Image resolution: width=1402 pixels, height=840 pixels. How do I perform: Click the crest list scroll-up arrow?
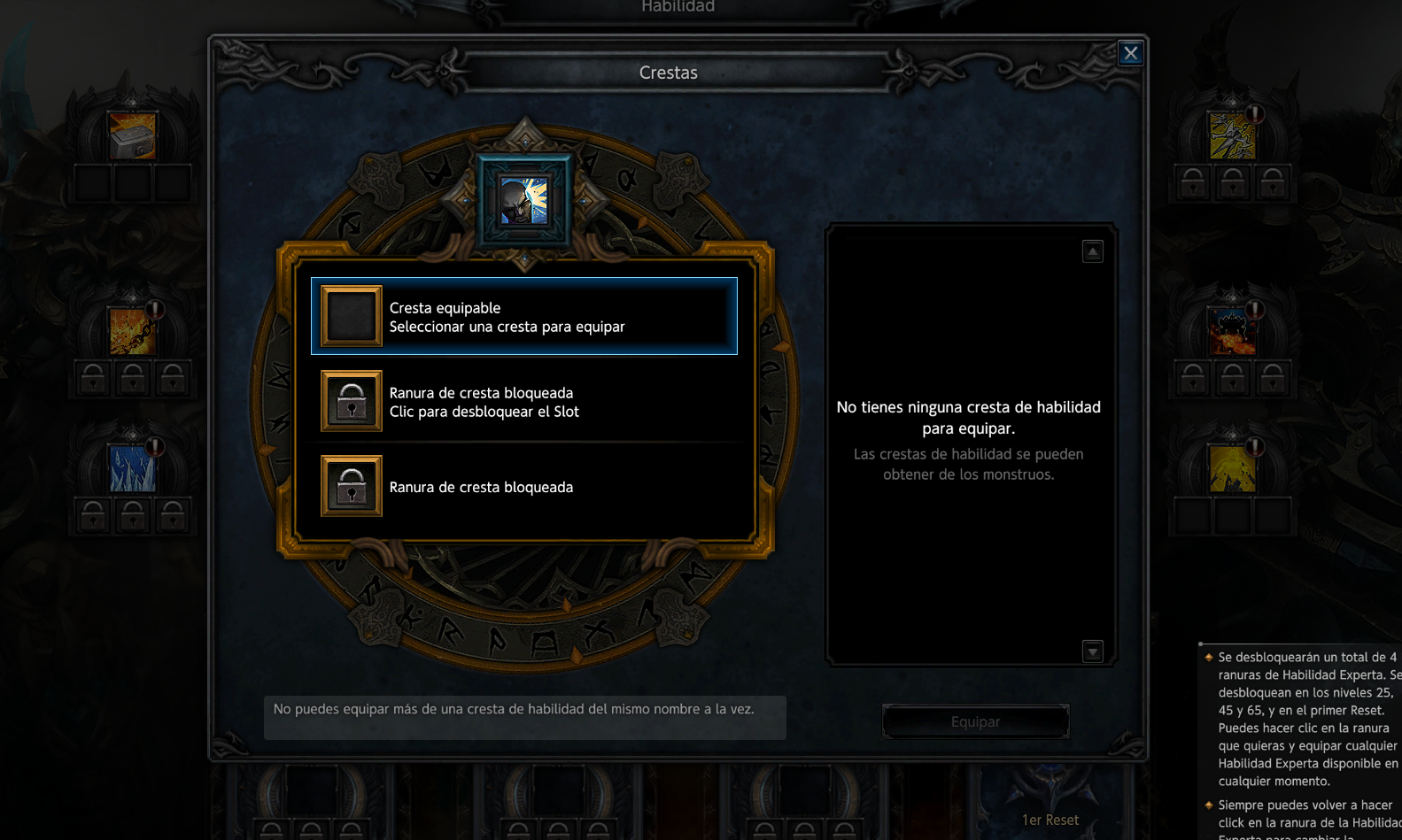point(1093,252)
